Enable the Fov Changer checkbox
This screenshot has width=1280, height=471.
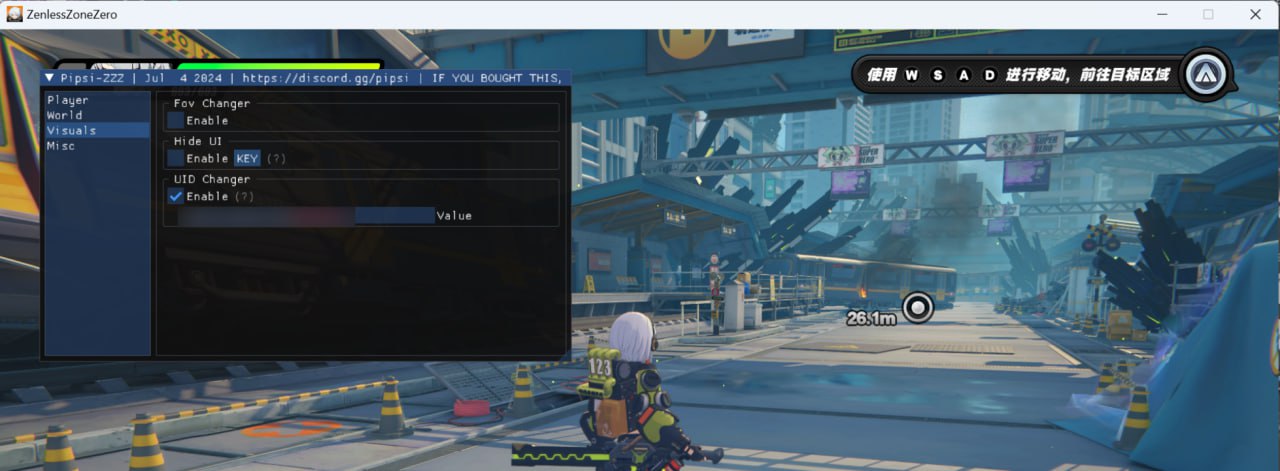click(x=176, y=120)
